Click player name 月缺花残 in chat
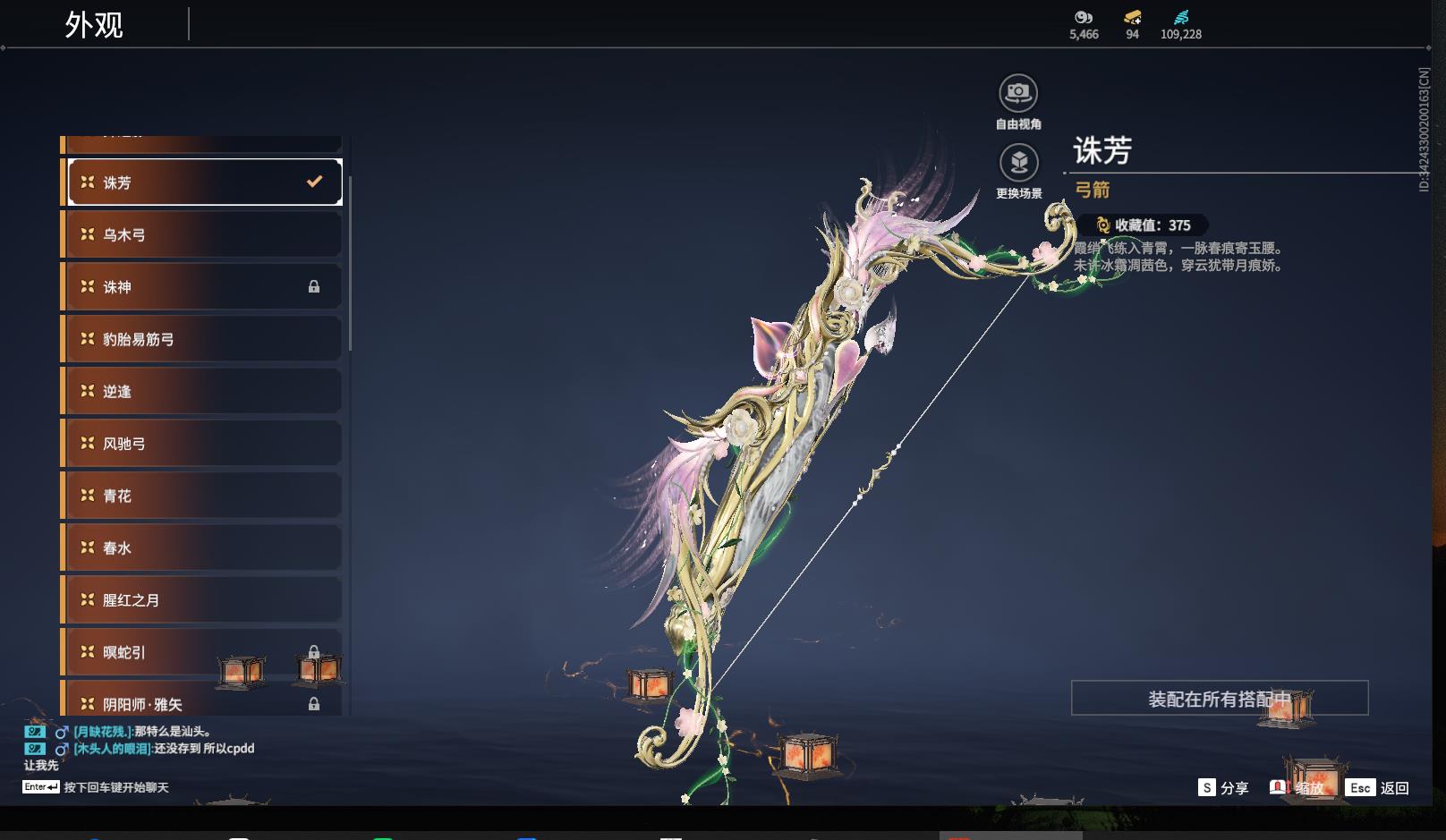Image resolution: width=1446 pixels, height=840 pixels. (103, 732)
